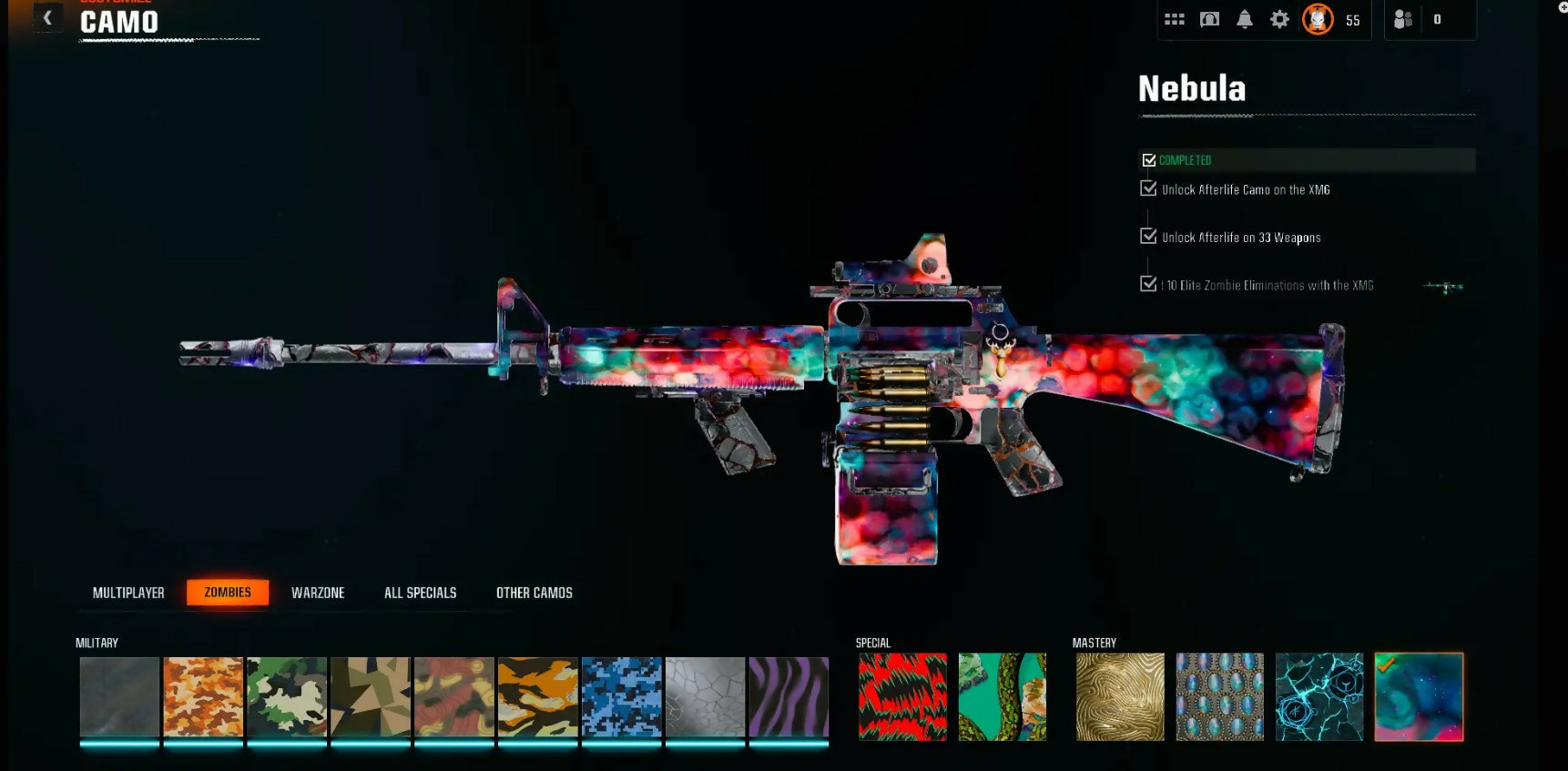
Task: Choose the orange camouflage military camo
Action: tap(203, 696)
